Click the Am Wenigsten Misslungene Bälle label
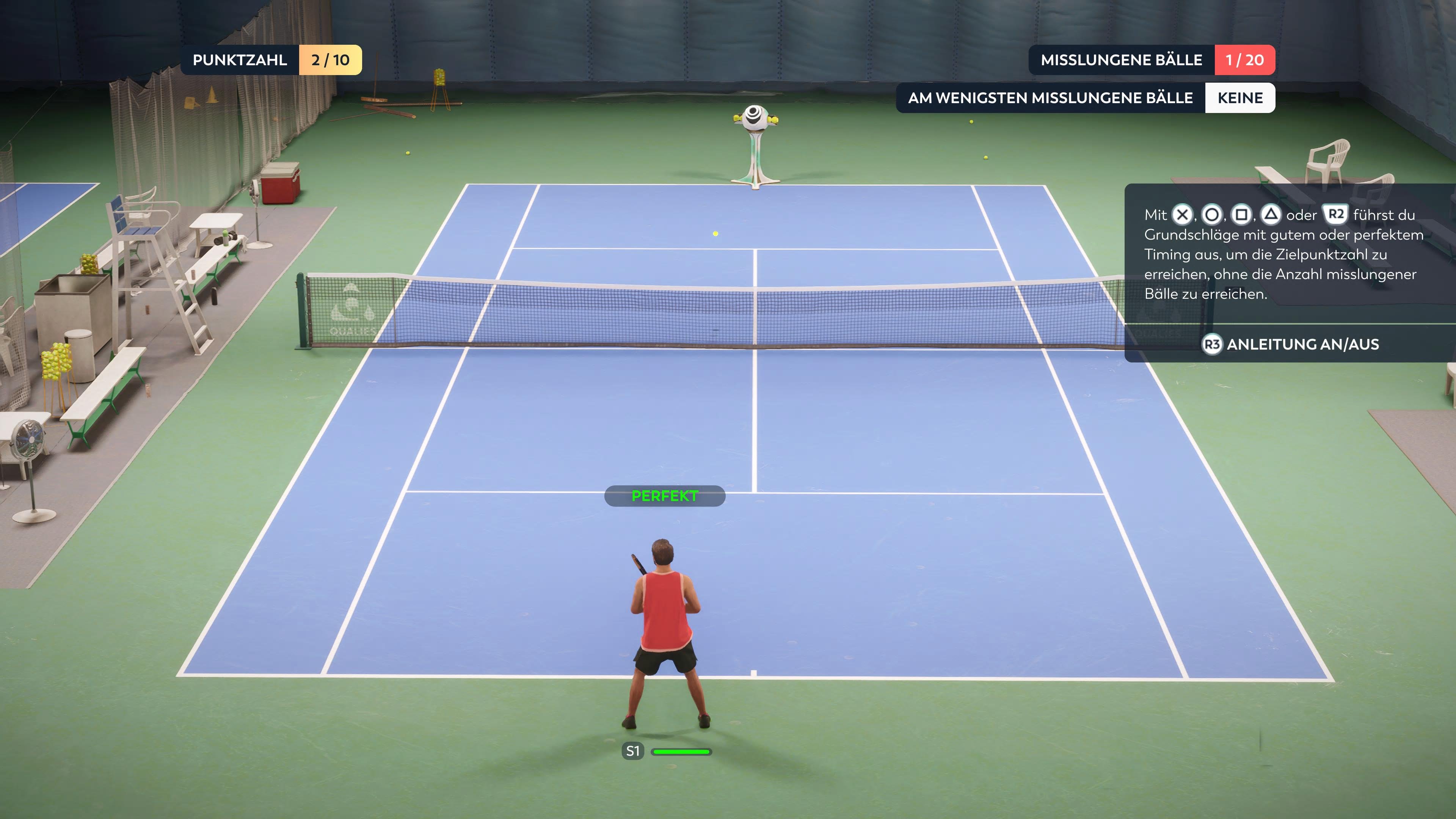1456x819 pixels. tap(1050, 97)
